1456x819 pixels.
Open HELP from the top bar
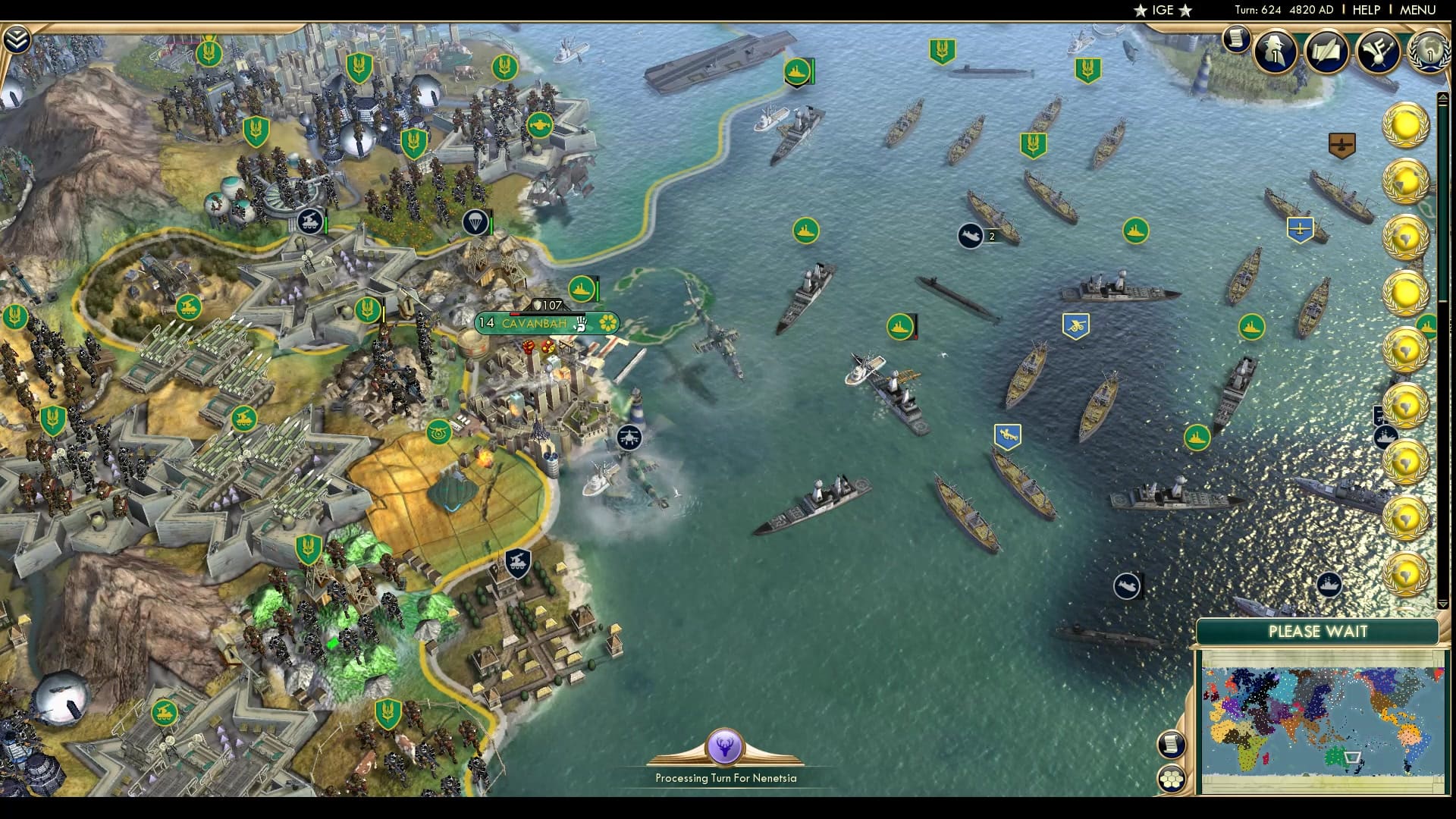tap(1365, 10)
